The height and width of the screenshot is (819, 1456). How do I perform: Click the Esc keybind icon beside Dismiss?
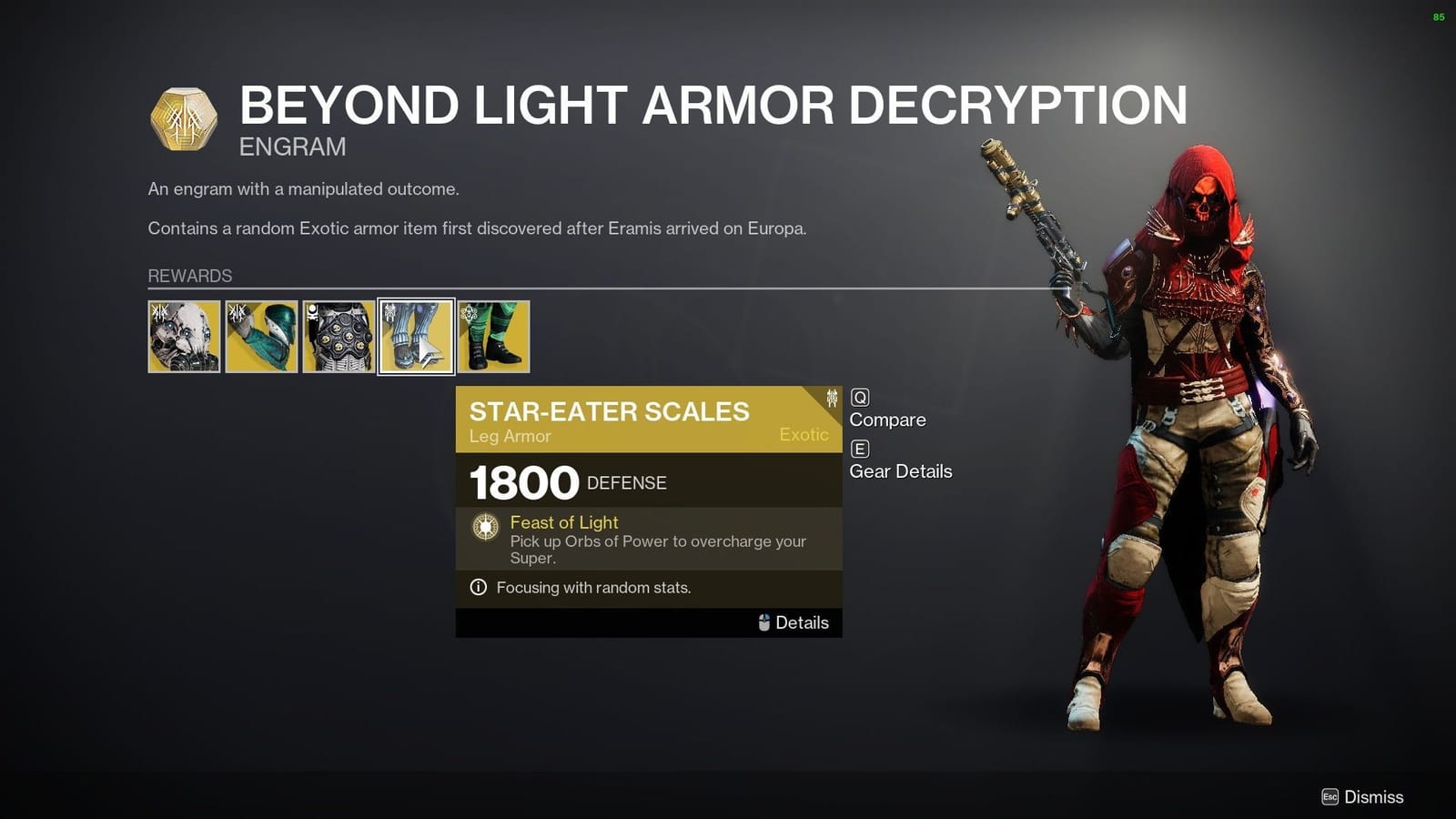[1331, 795]
